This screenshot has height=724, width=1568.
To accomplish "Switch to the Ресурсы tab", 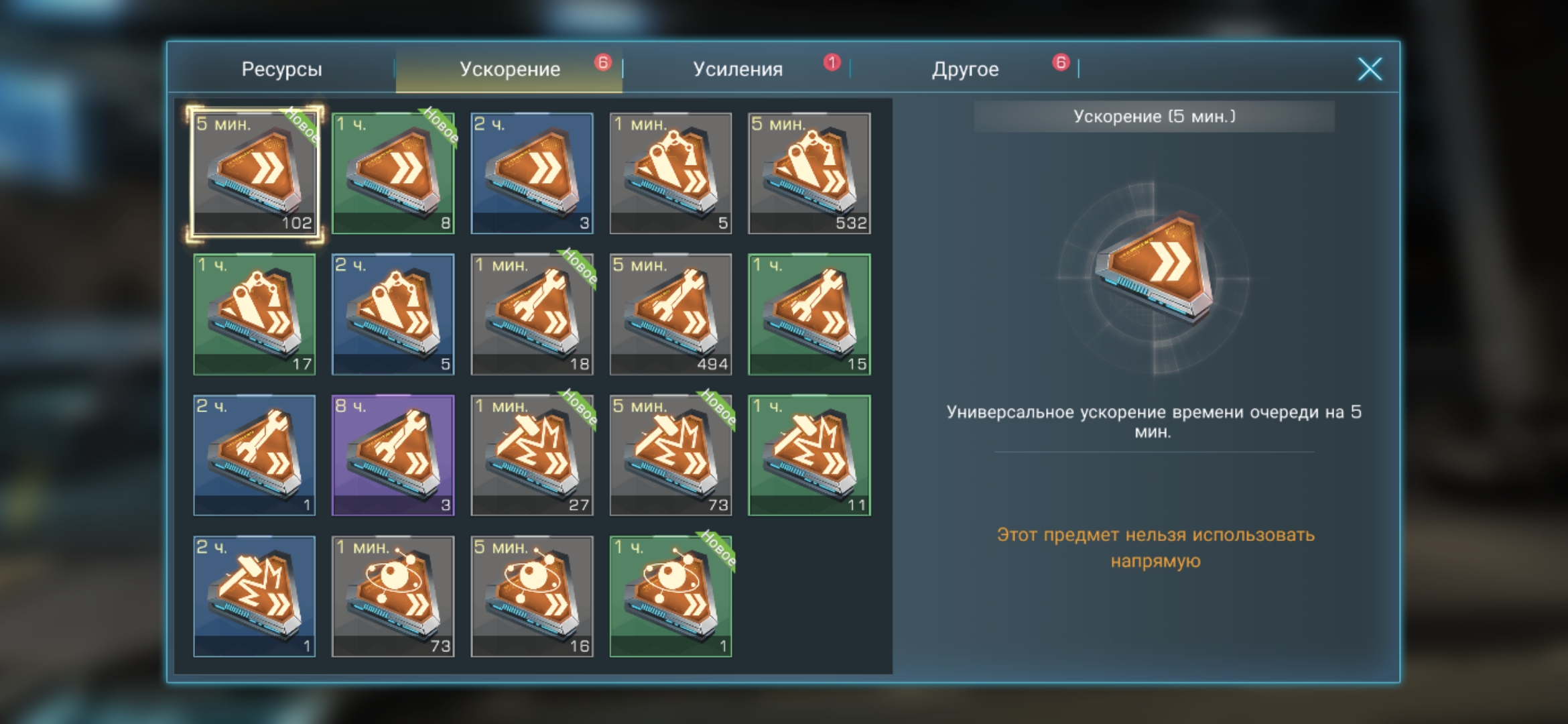I will coord(281,69).
